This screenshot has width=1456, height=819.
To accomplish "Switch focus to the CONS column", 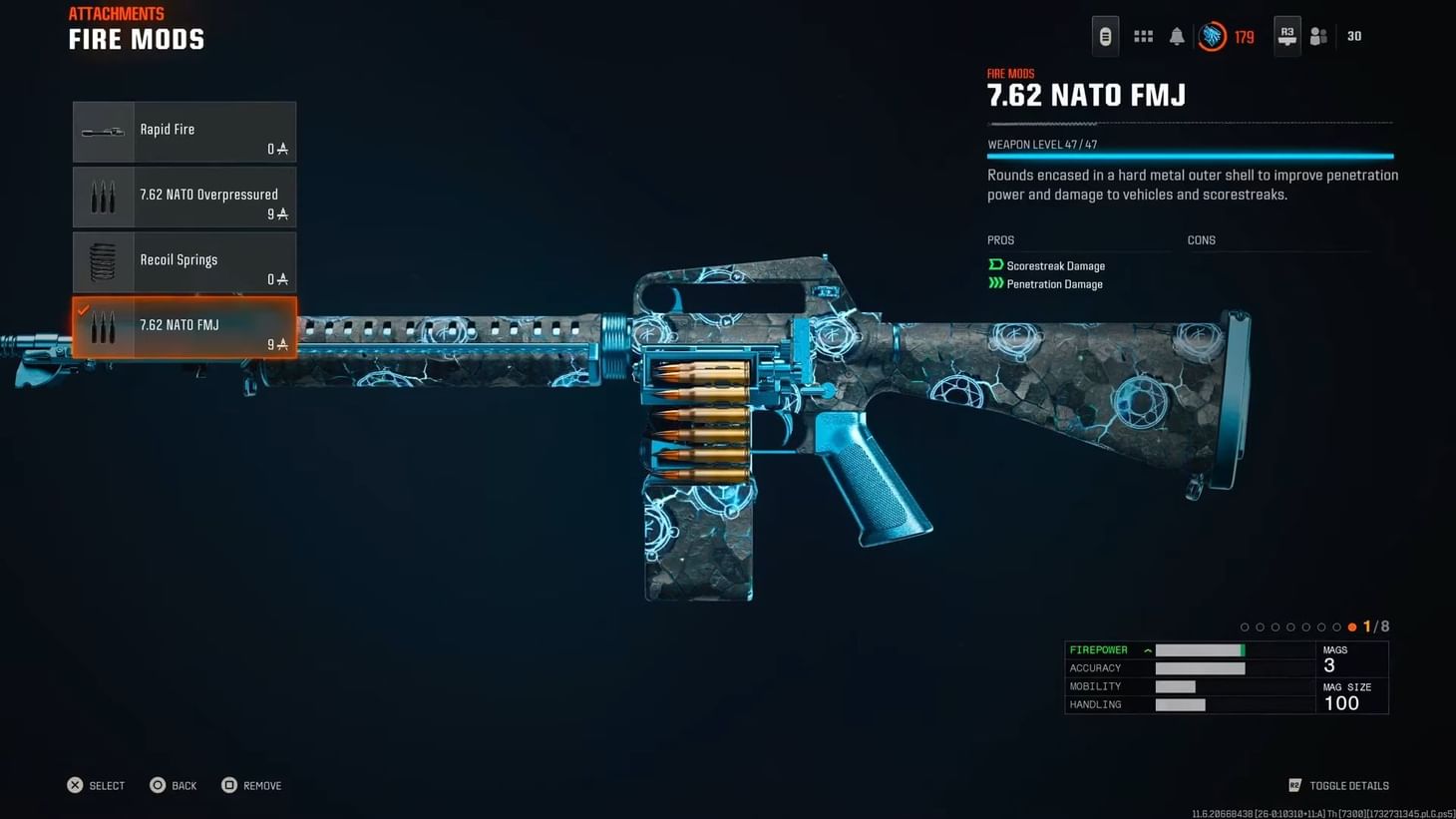I will [1201, 239].
